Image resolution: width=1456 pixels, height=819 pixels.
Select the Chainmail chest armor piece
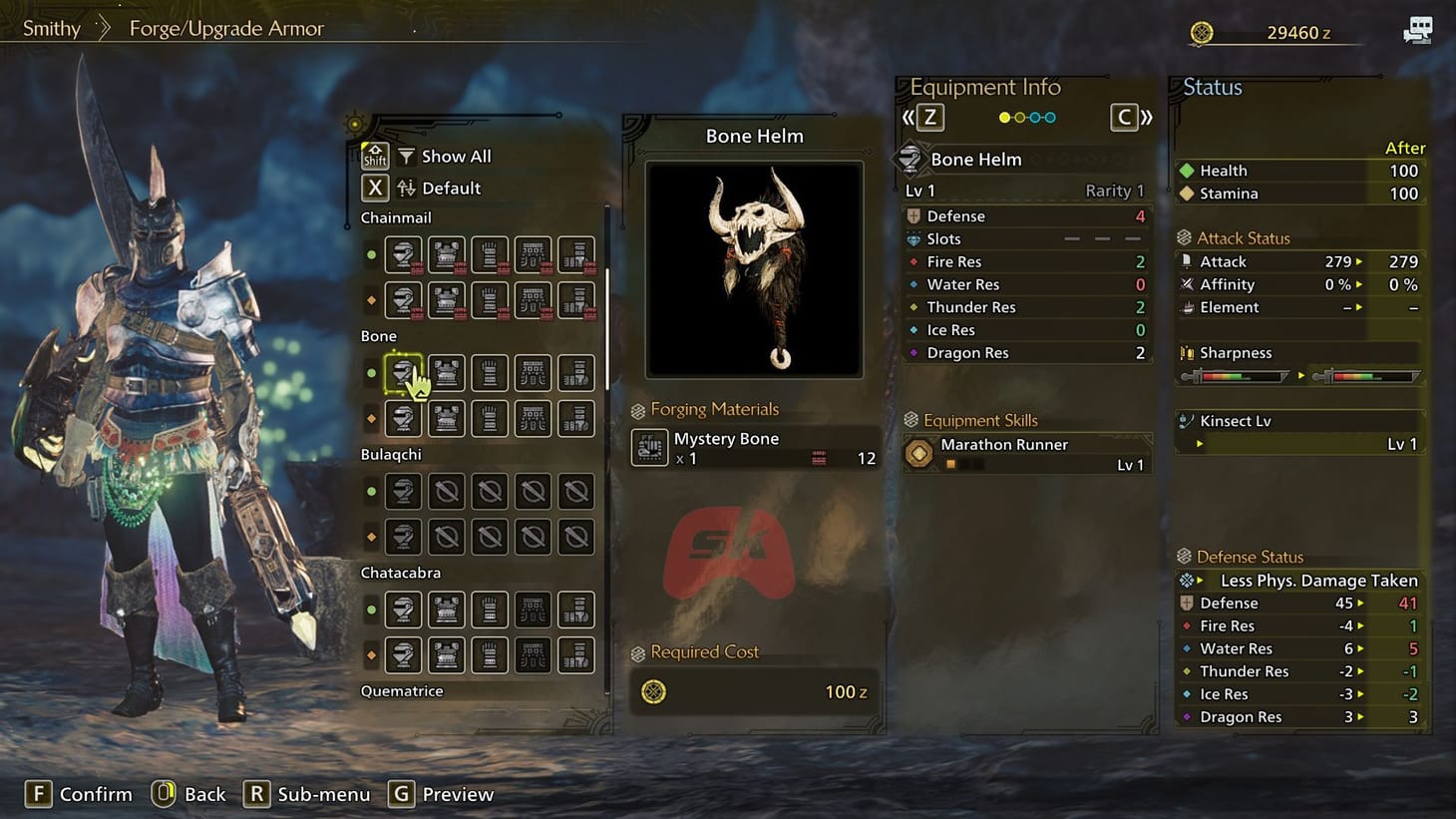[x=446, y=253]
